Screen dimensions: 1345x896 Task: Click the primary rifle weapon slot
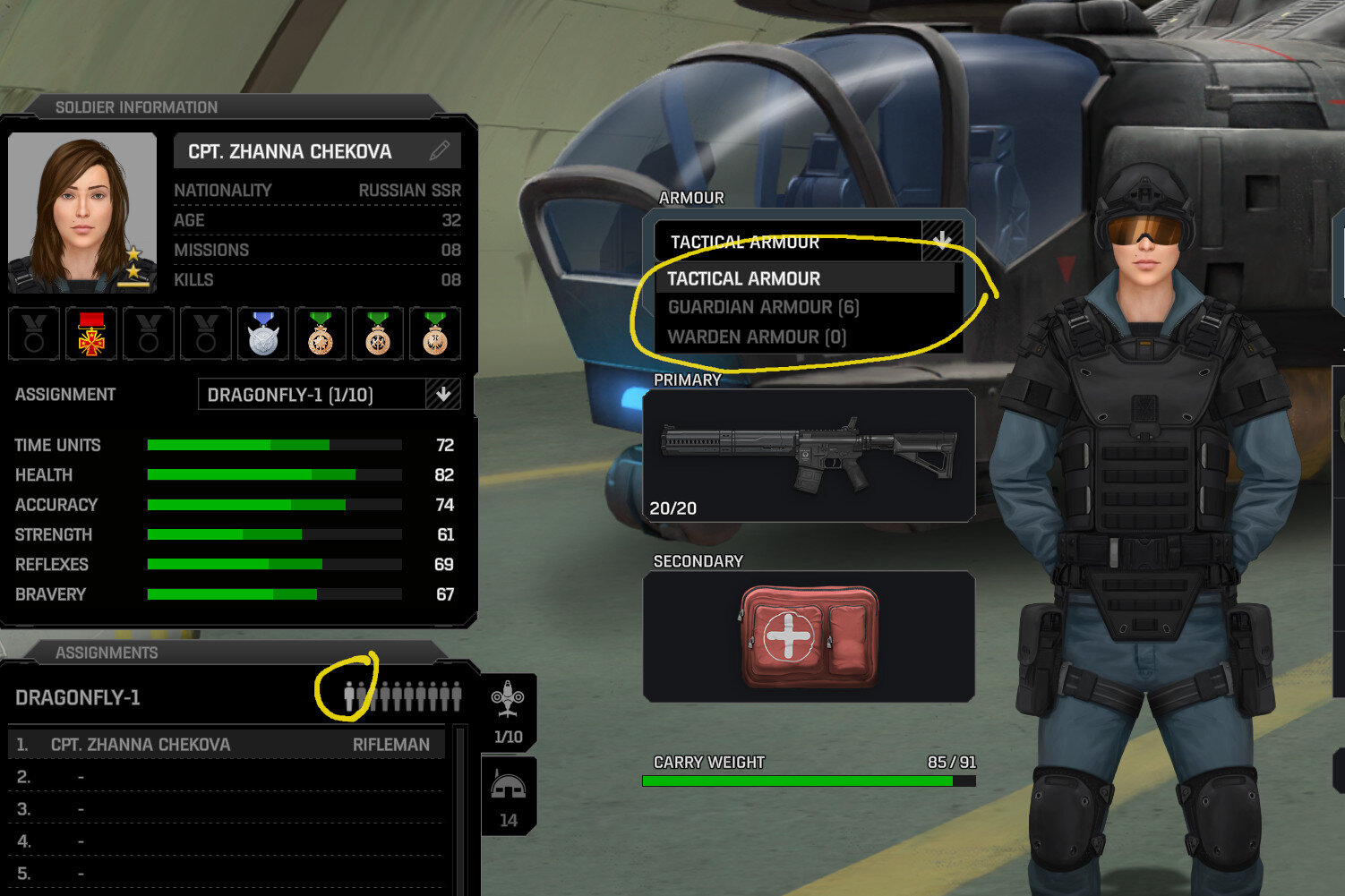click(809, 455)
